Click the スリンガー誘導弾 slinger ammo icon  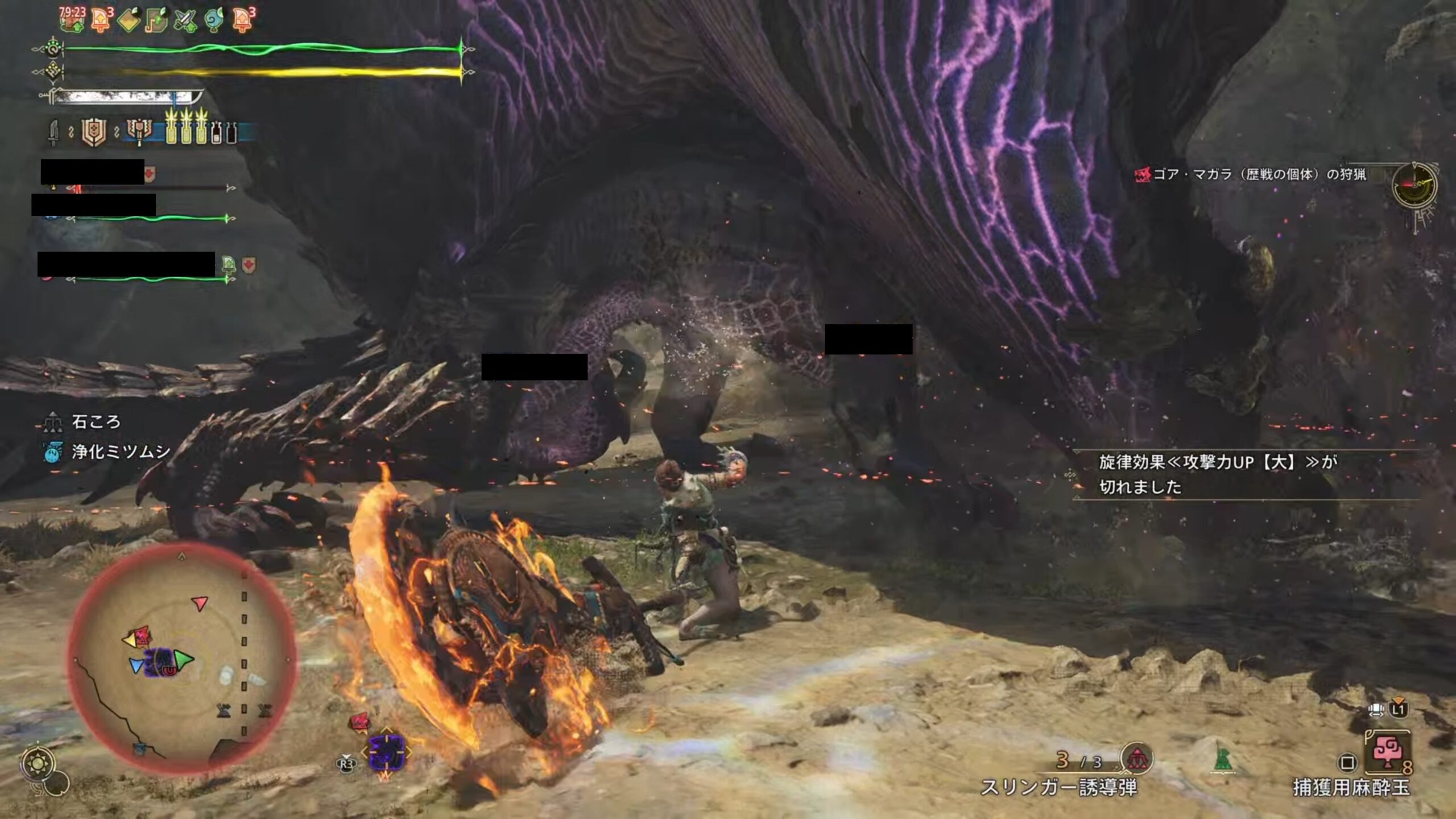1136,759
